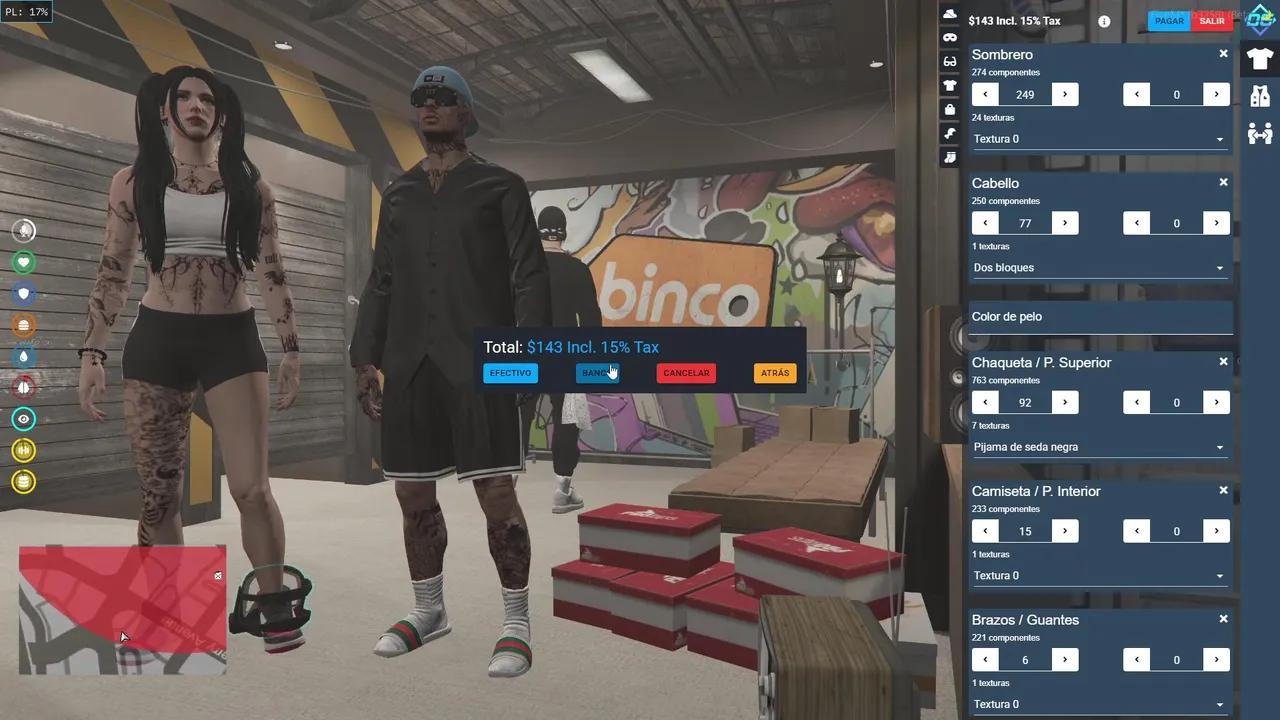Select the glasses category icon
The height and width of the screenshot is (720, 1280).
949,61
